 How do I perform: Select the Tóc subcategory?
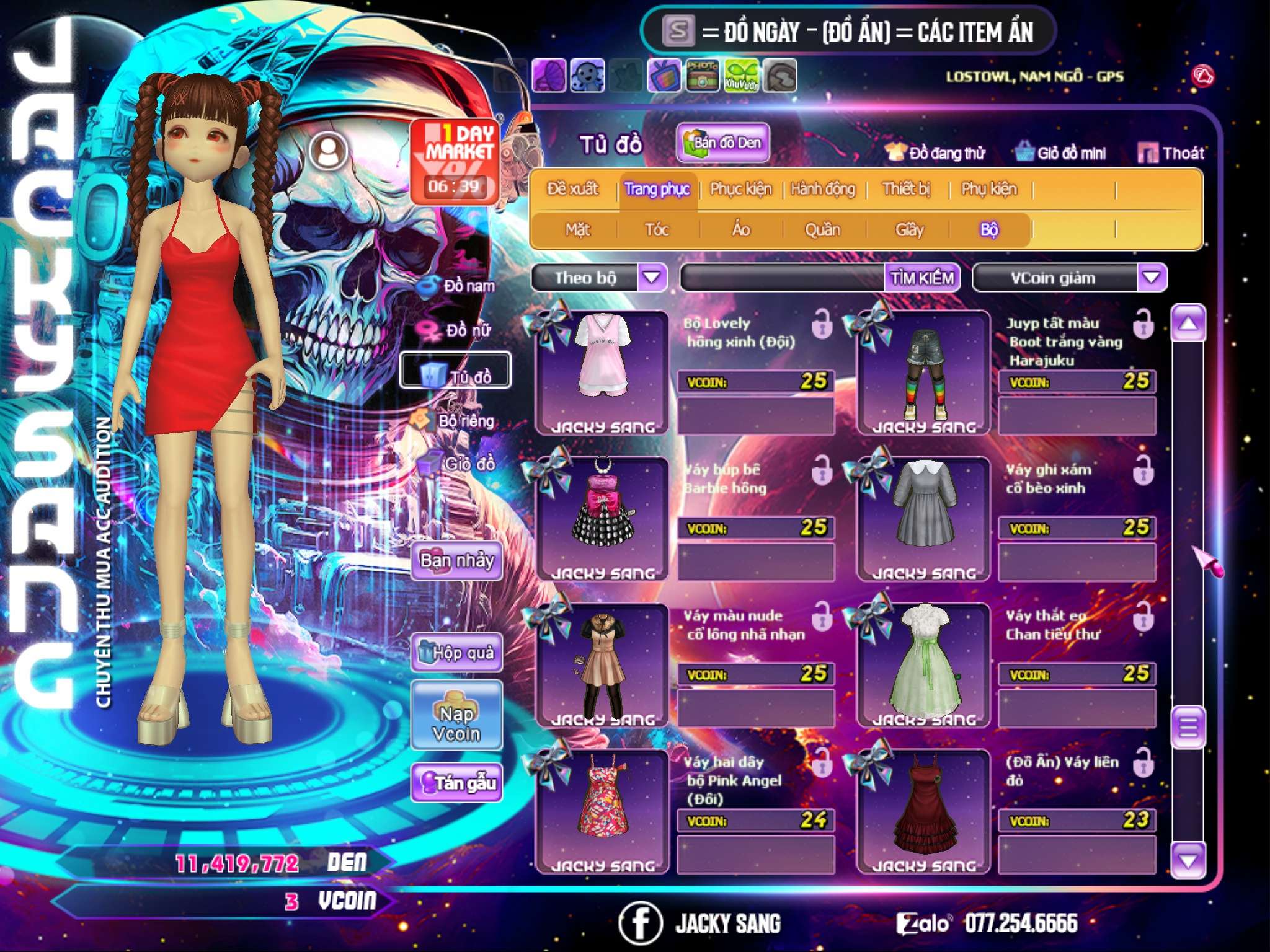[x=657, y=230]
